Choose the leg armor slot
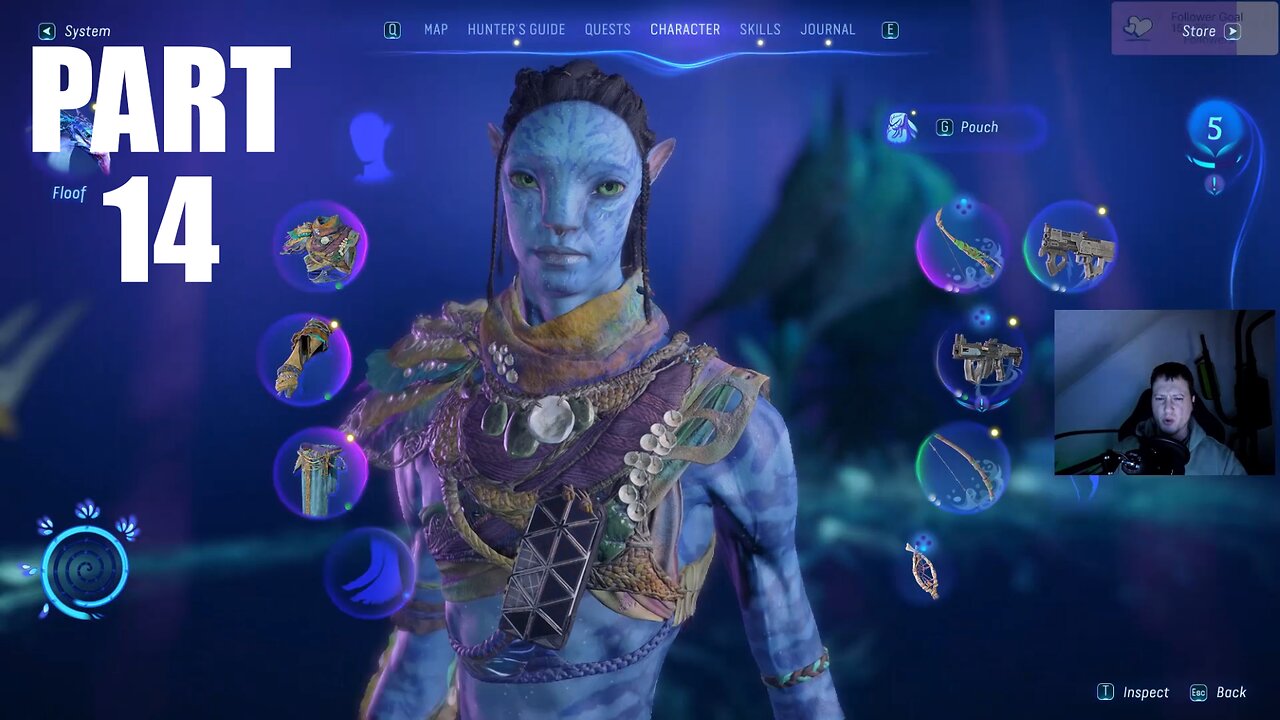Viewport: 1280px width, 720px height. pos(320,471)
